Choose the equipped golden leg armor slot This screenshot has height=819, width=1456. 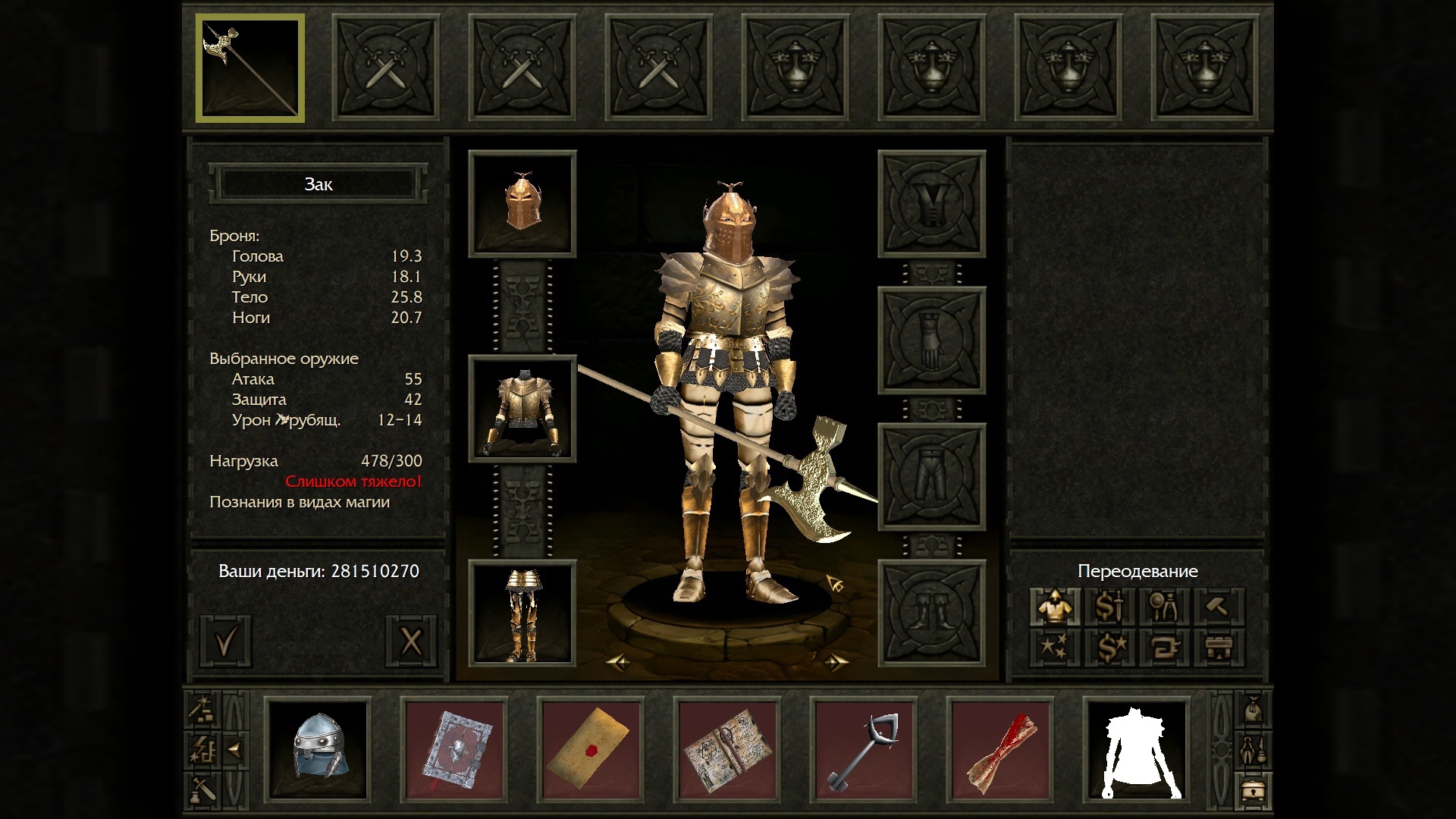522,613
